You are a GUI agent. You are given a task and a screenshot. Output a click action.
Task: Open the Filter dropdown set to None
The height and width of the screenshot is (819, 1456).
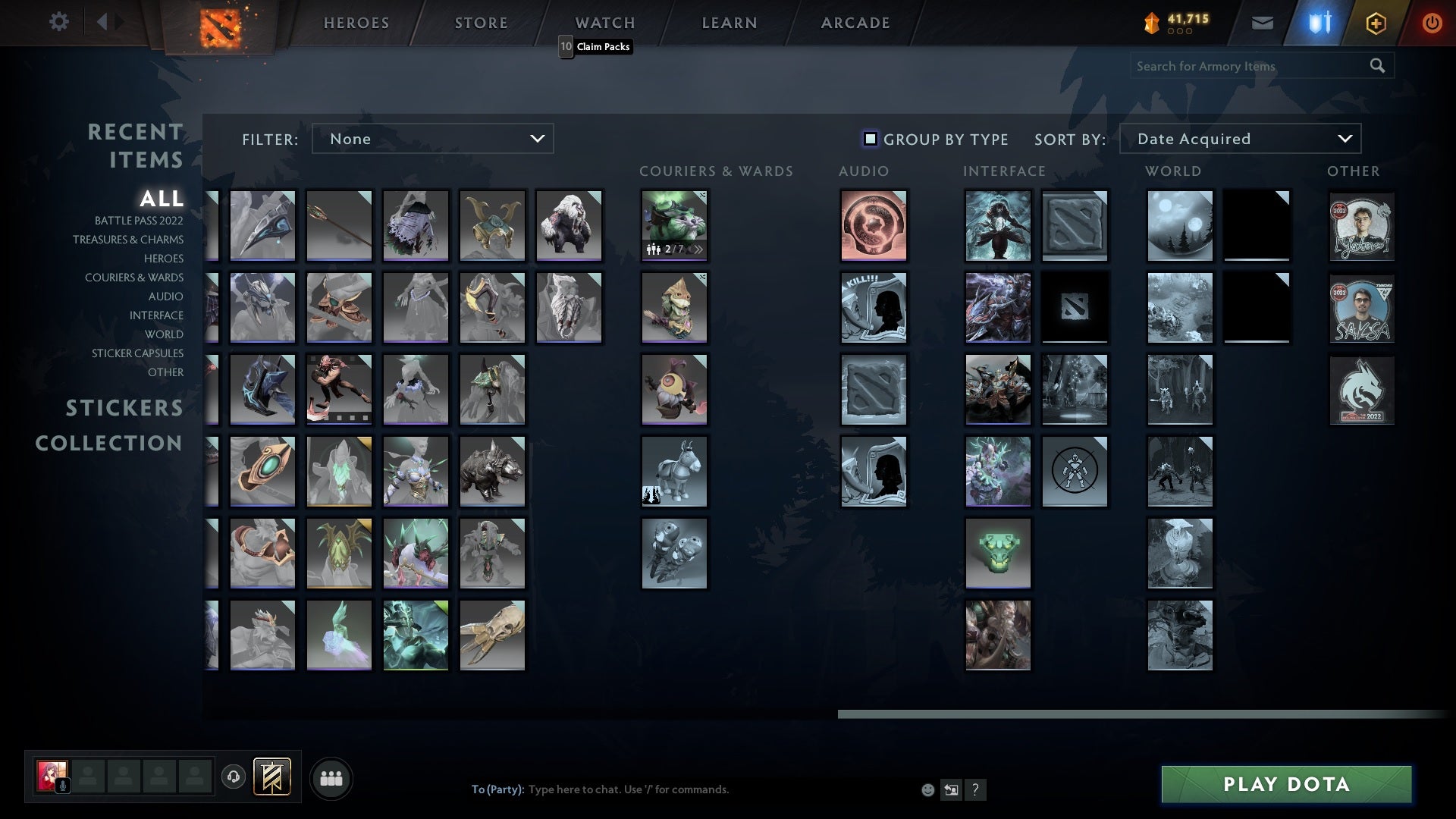[x=432, y=138]
